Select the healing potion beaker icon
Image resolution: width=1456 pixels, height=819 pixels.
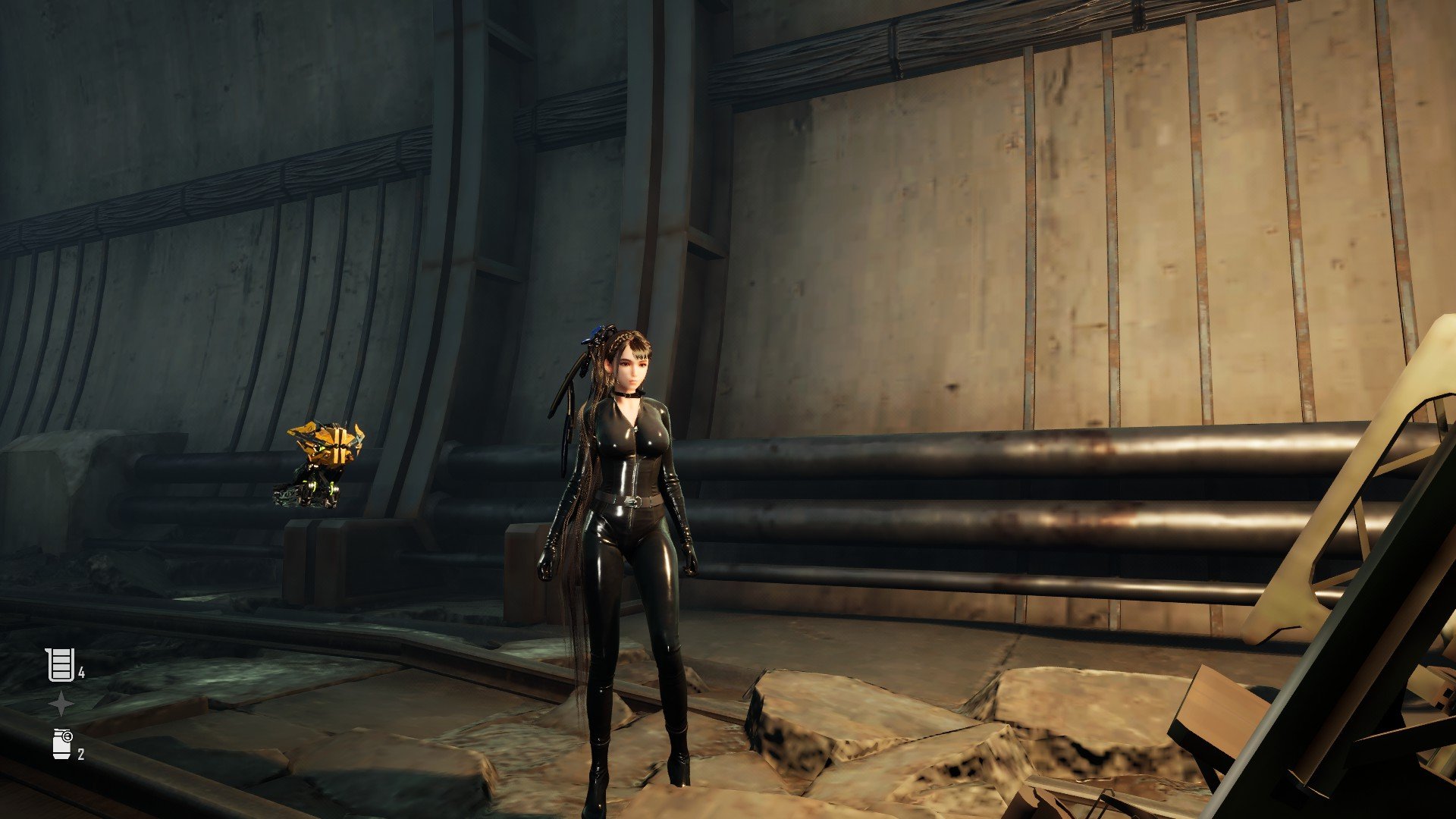[60, 665]
